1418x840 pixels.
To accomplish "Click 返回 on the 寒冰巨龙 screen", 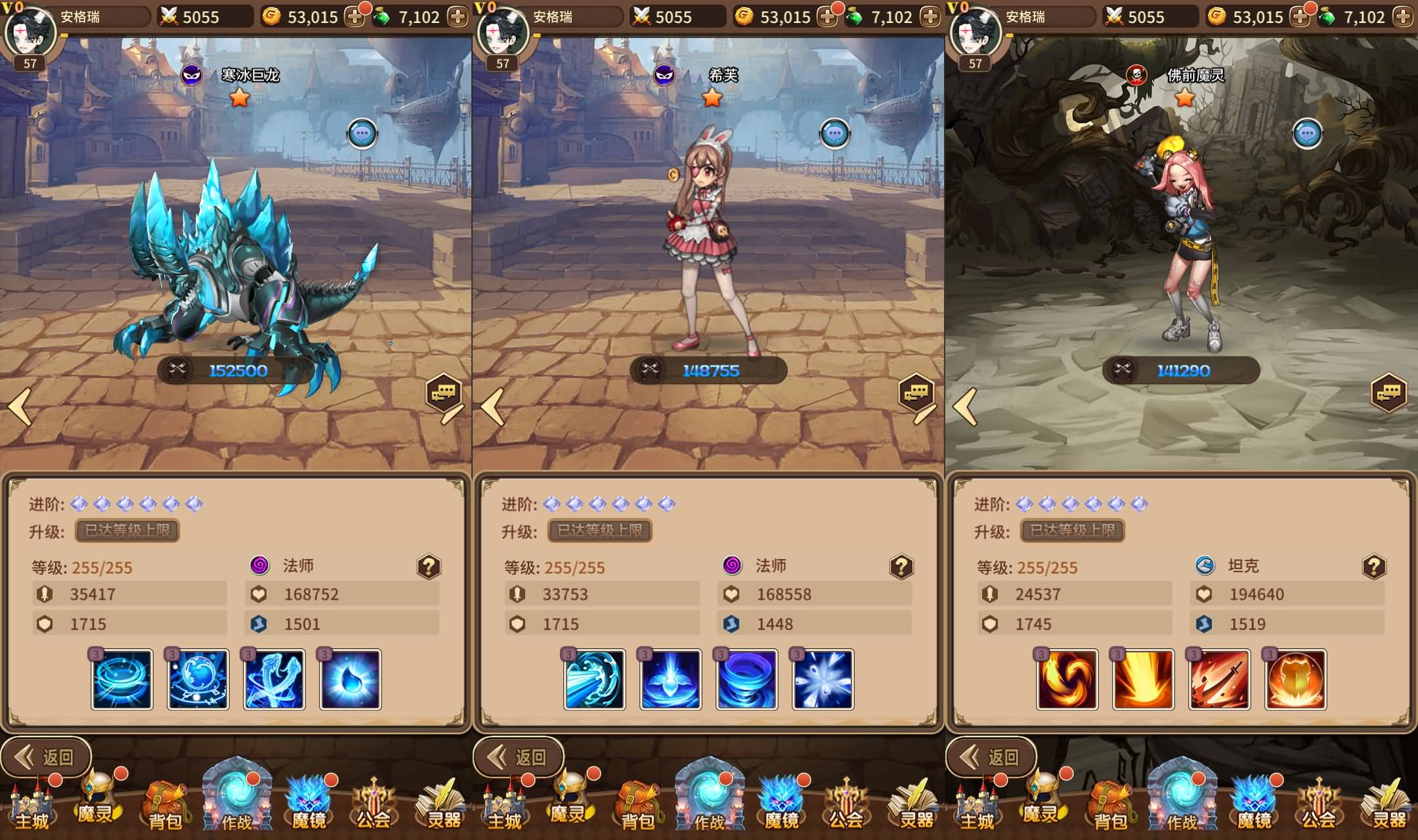I will (x=46, y=757).
